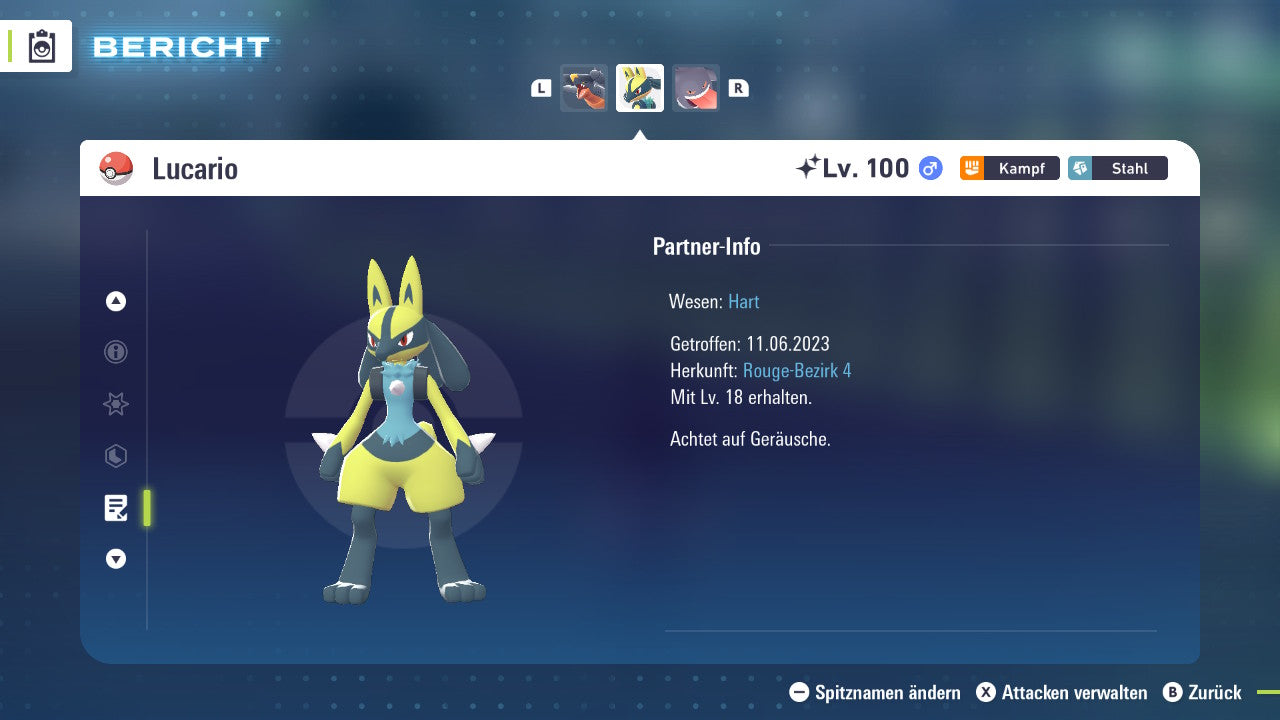This screenshot has width=1280, height=720.
Task: Switch to the previous Pokémon's thumbnail
Action: [x=583, y=87]
